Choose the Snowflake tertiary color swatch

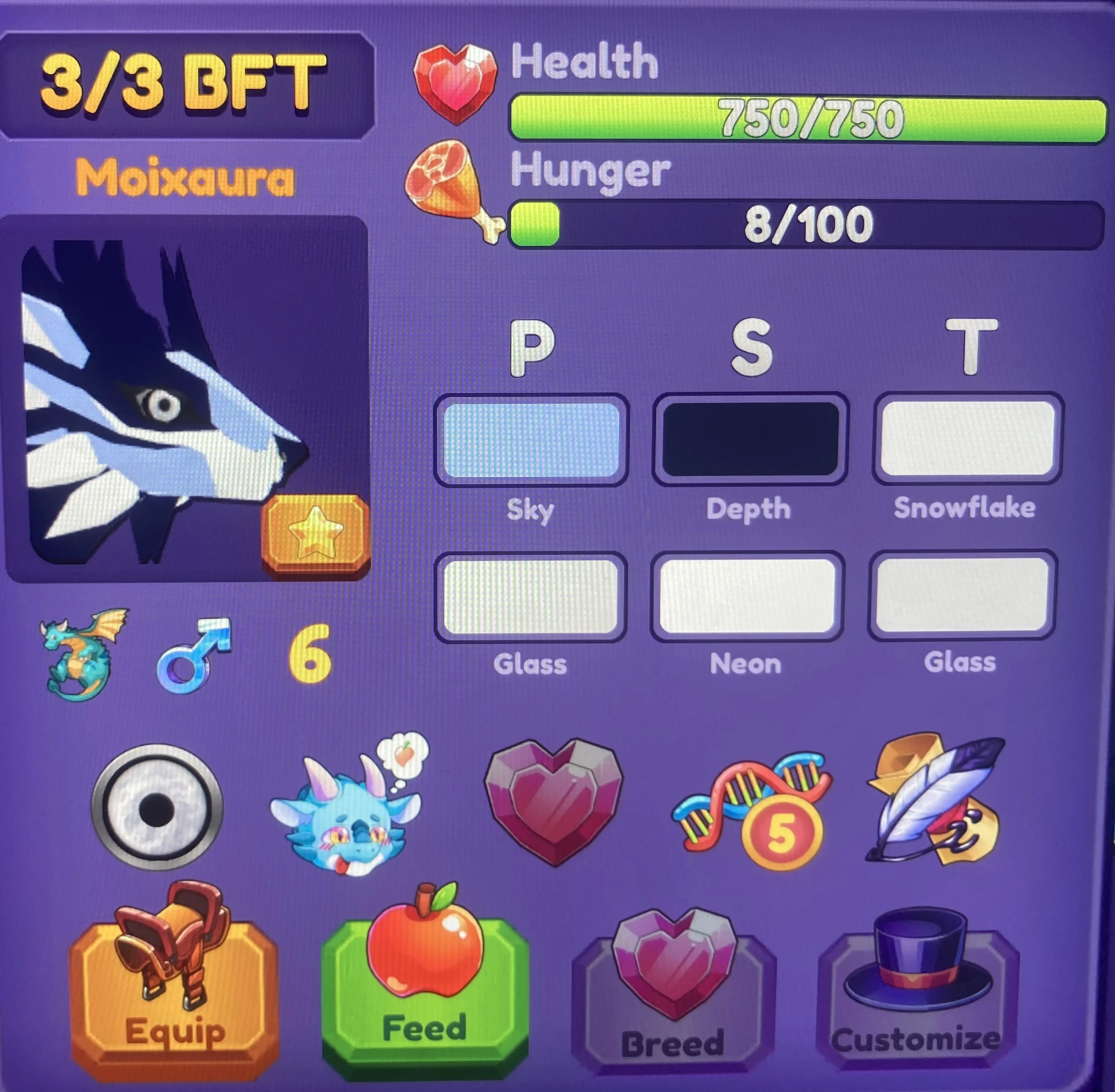pos(966,439)
